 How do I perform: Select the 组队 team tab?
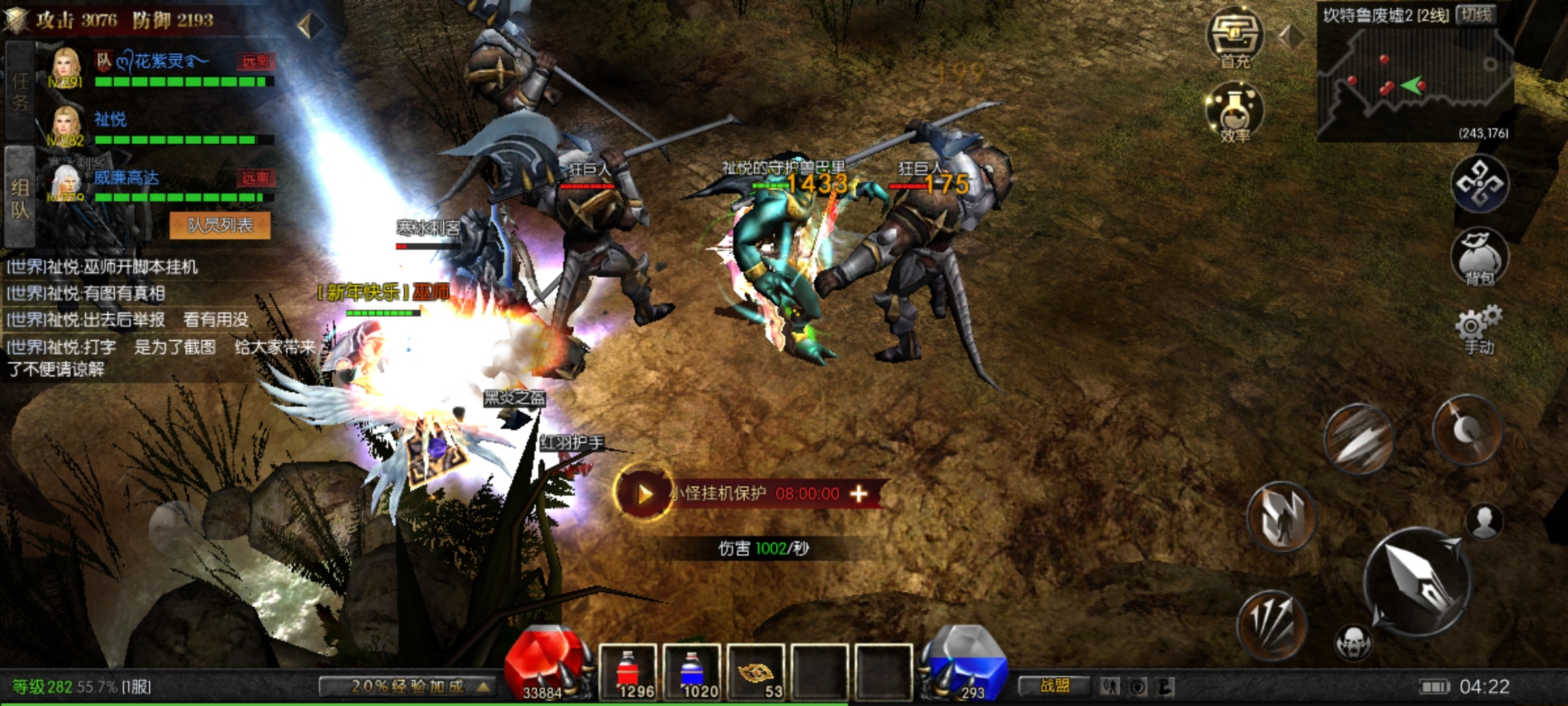coord(20,197)
